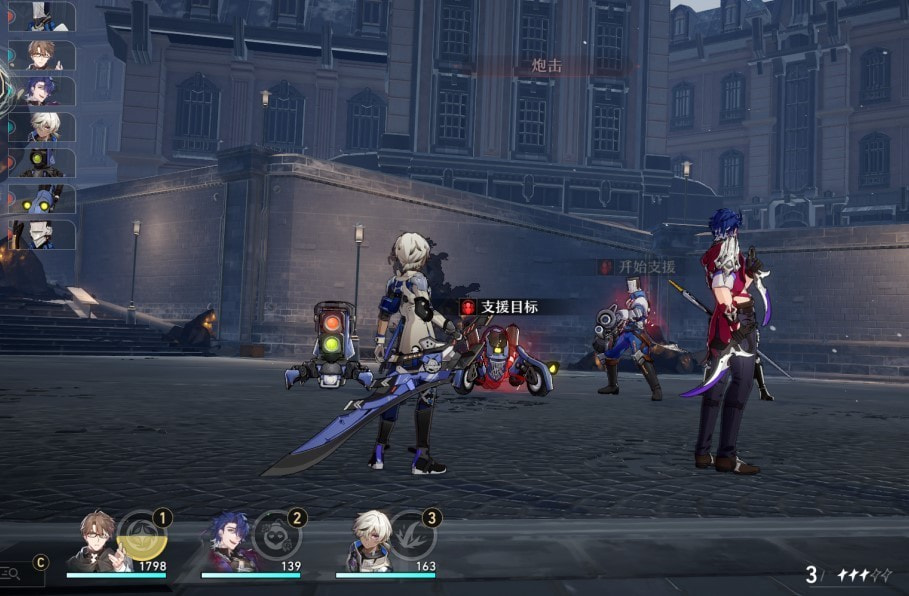Screen dimensions: 909x596
Task: Activate the glasses character's charged golden ultimate
Action: click(140, 536)
